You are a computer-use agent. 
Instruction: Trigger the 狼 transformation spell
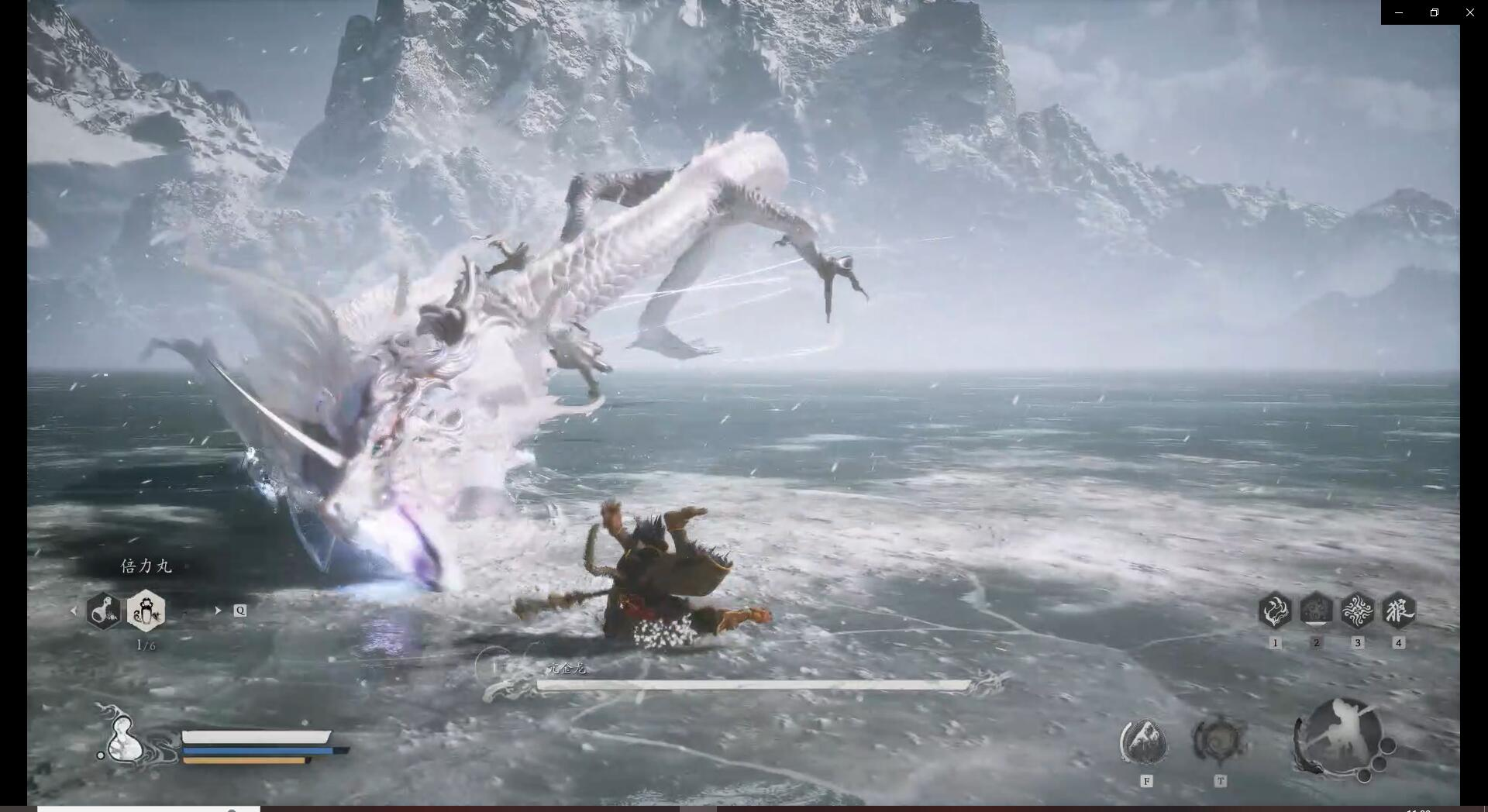[1399, 611]
